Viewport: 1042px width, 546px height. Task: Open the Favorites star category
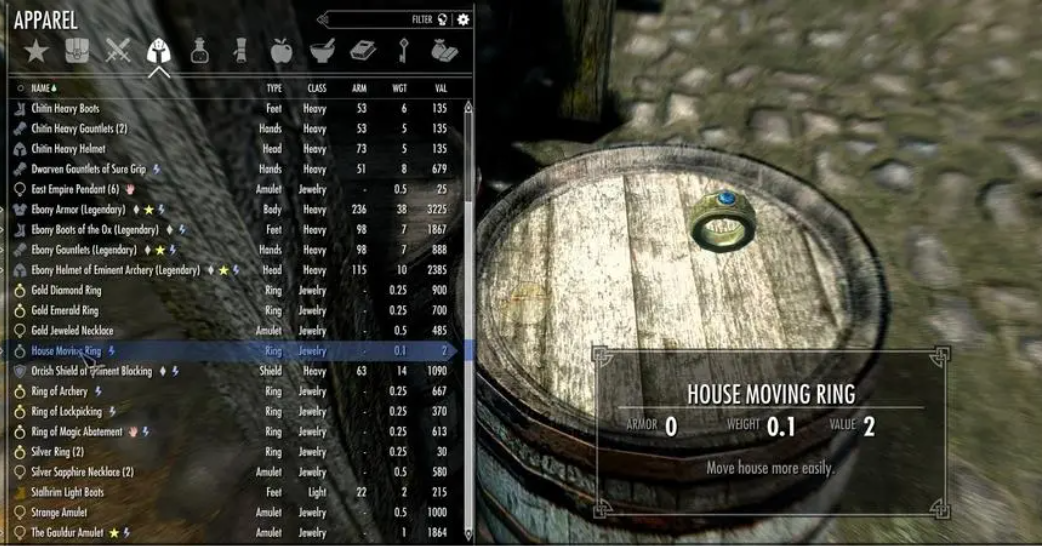pos(37,50)
